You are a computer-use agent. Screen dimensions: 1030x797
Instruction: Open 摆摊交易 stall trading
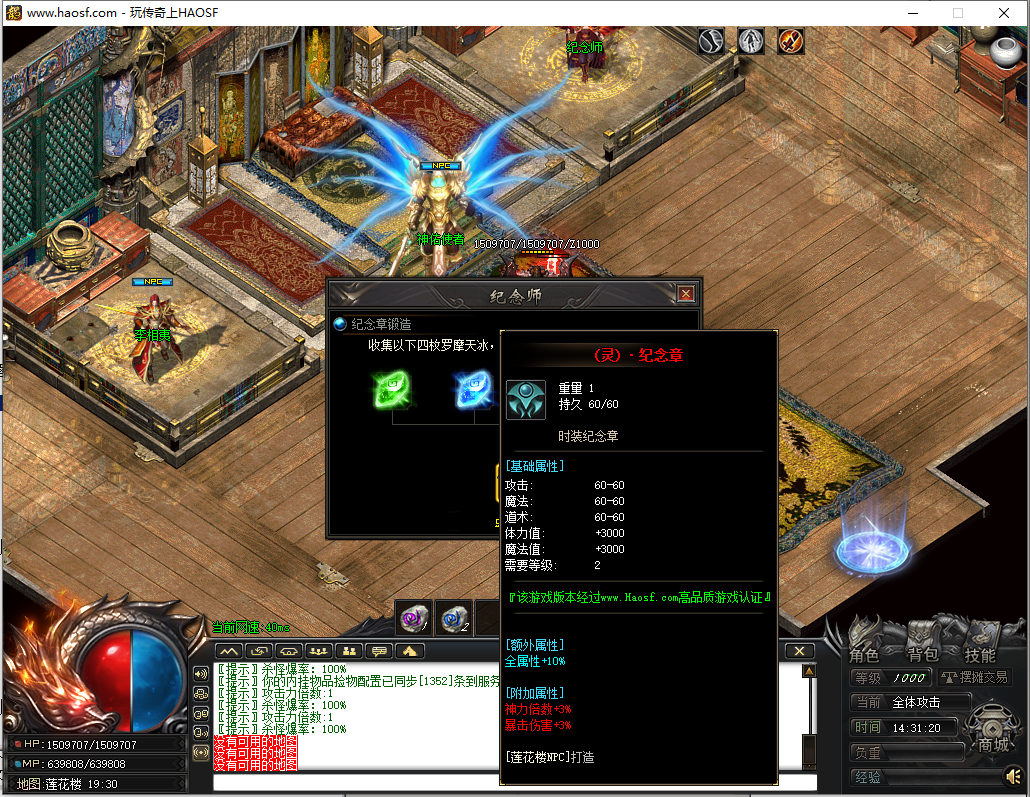coord(974,678)
